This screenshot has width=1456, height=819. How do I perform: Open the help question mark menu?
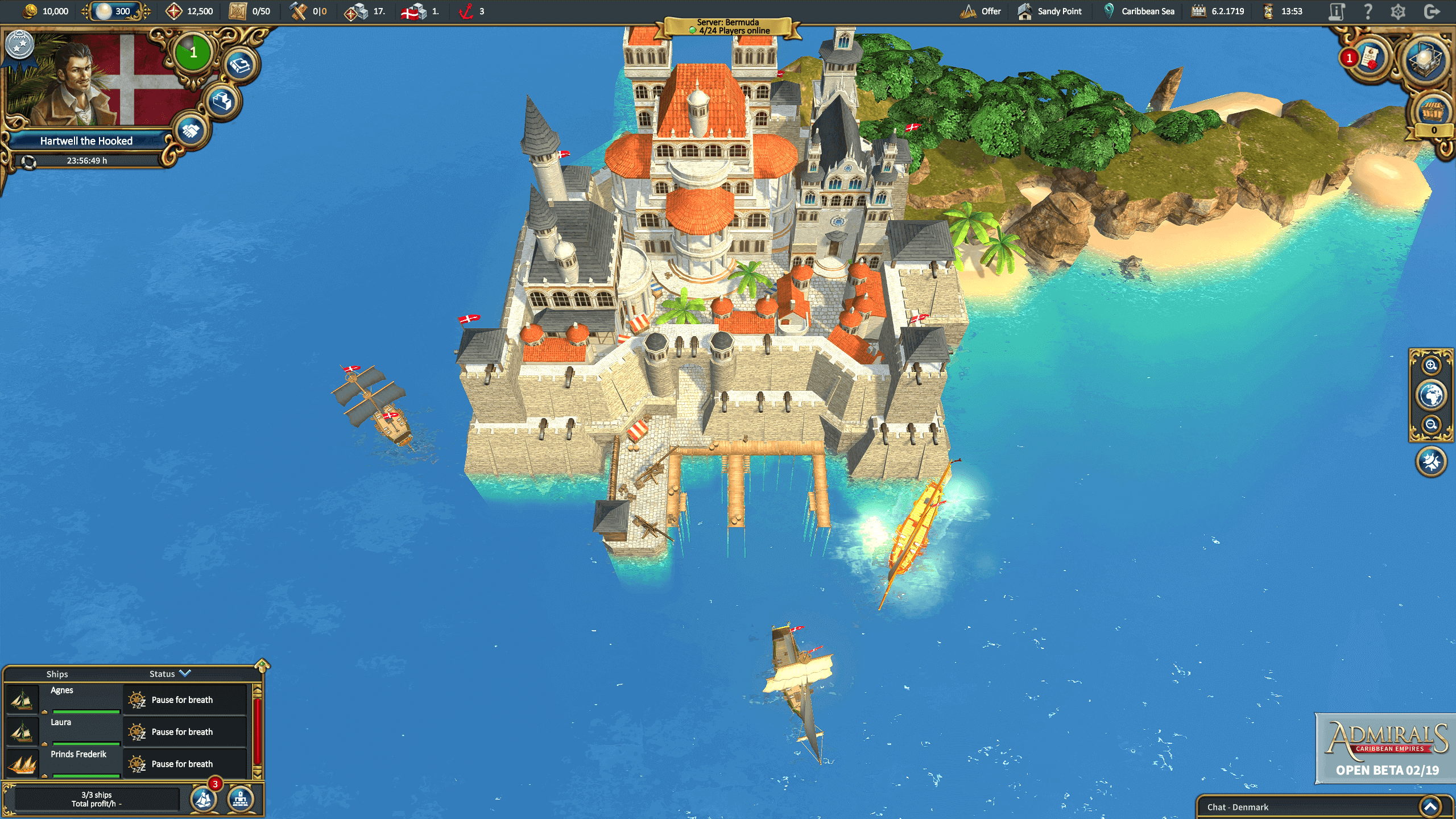coord(1368,11)
